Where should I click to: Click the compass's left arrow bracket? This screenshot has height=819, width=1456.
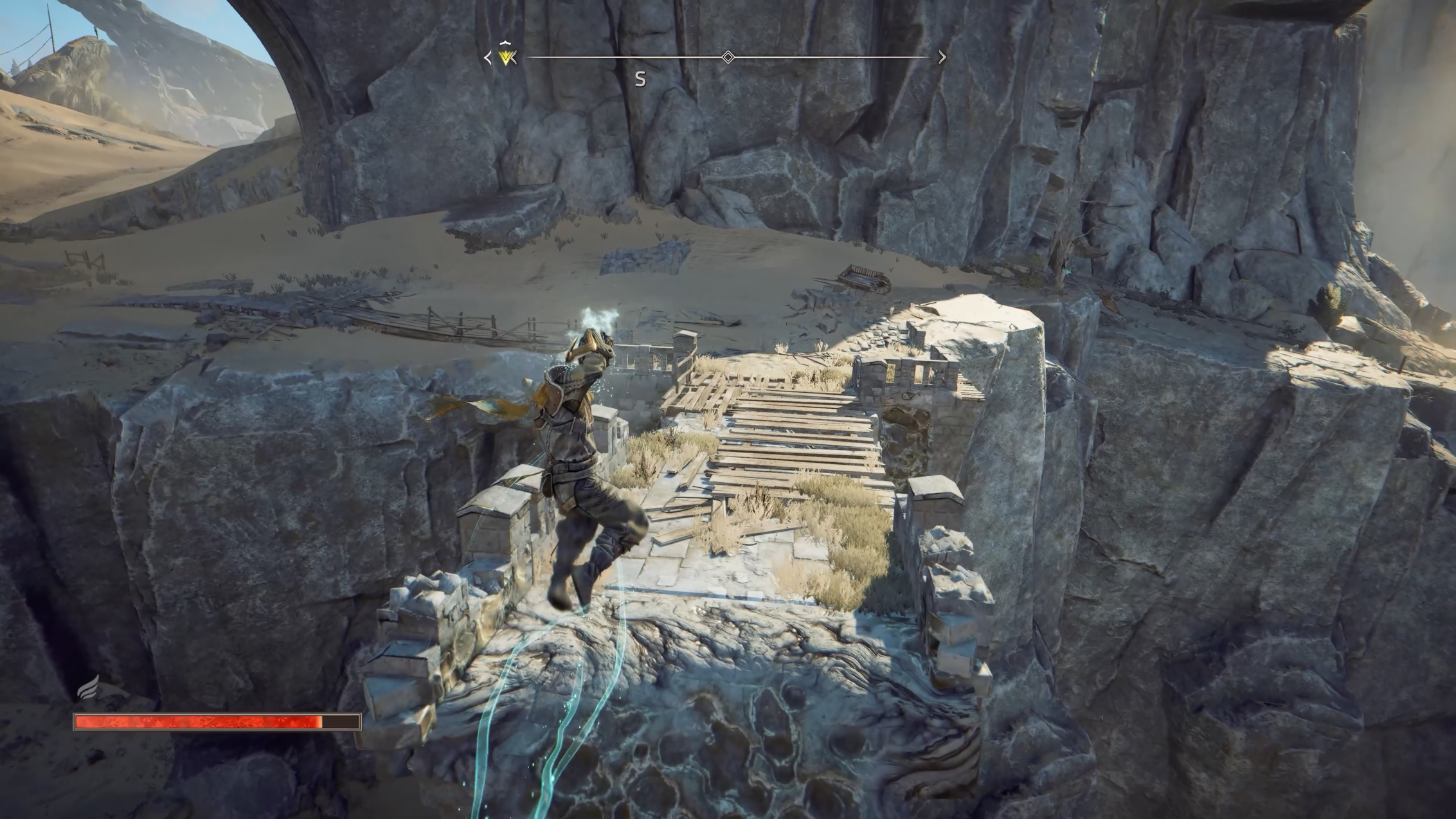(x=488, y=58)
